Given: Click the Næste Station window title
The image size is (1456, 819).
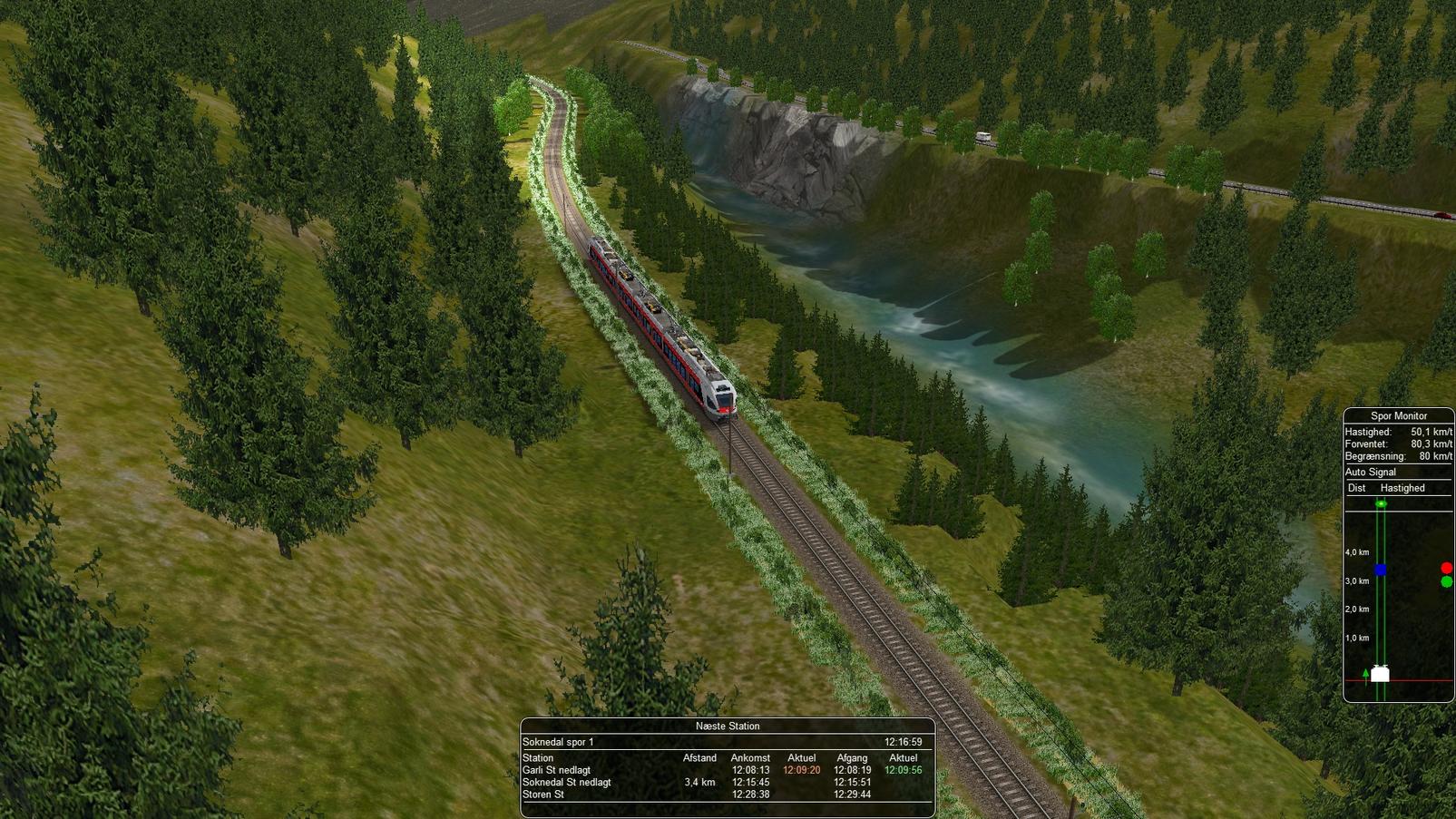Looking at the screenshot, I should click(x=727, y=726).
